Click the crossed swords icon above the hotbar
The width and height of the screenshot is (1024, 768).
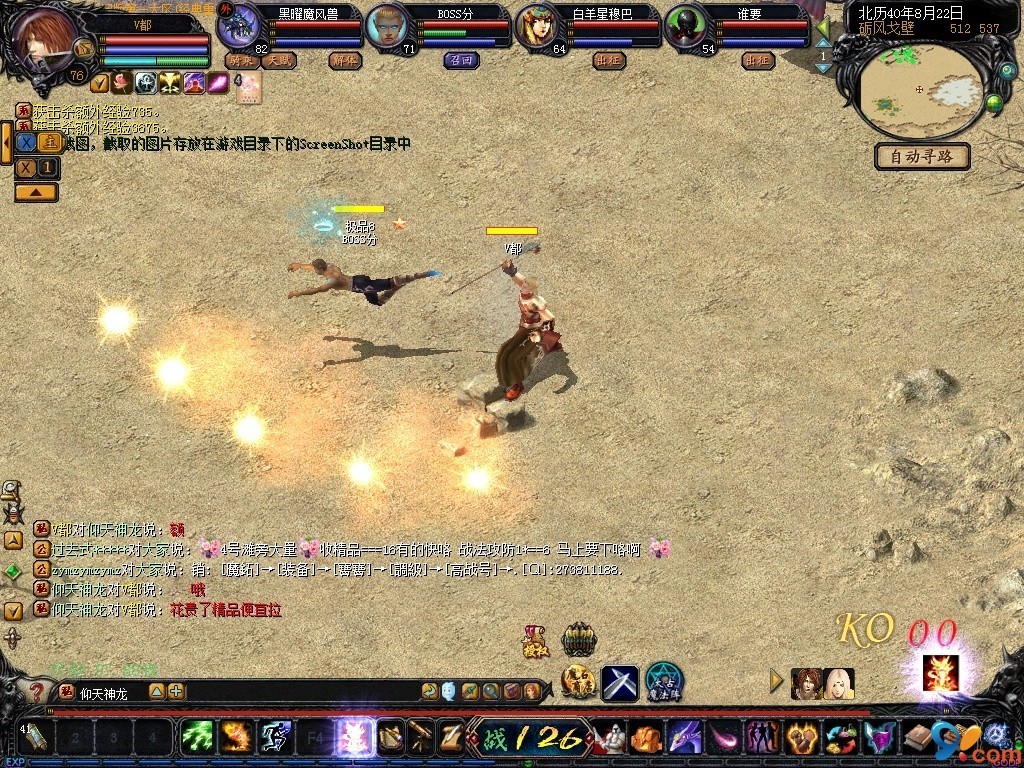coord(619,682)
